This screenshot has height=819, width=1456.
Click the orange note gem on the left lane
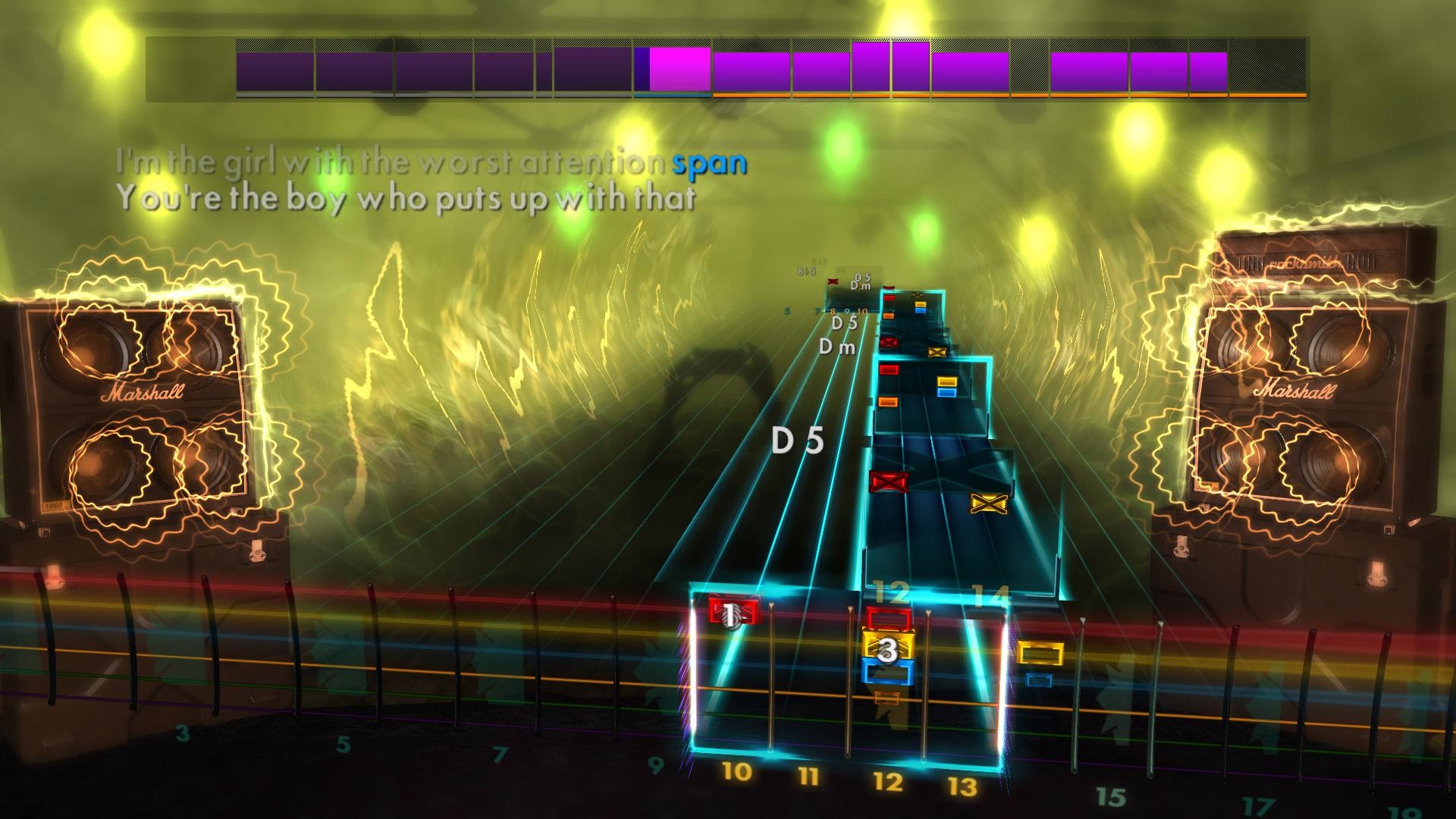(x=887, y=402)
